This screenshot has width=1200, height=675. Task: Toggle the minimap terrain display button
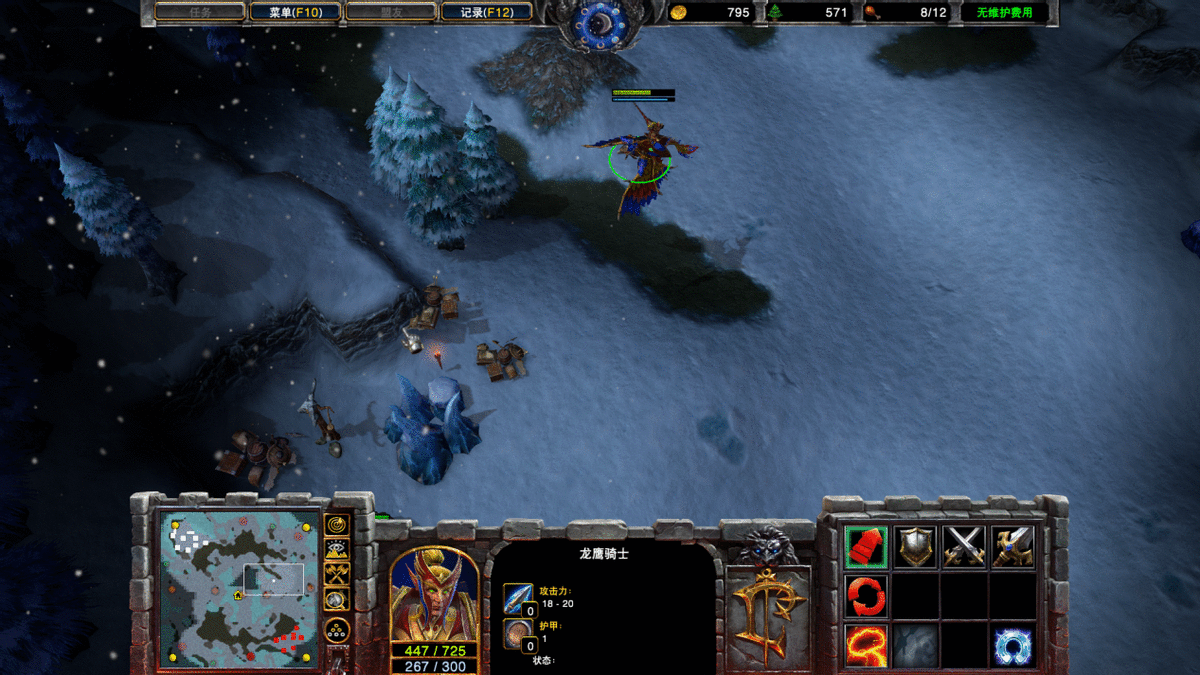point(337,549)
